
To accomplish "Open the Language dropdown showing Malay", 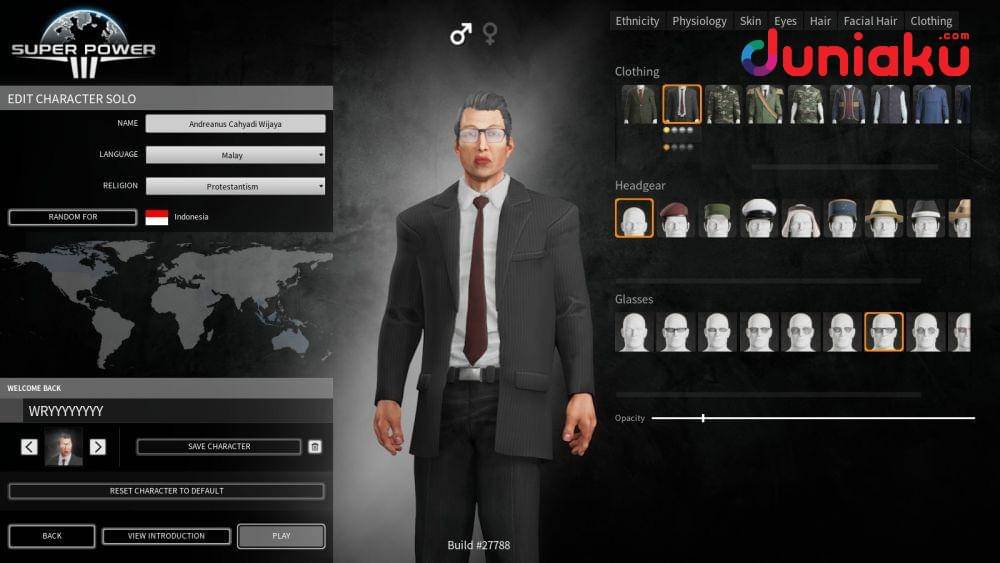I will click(x=235, y=155).
